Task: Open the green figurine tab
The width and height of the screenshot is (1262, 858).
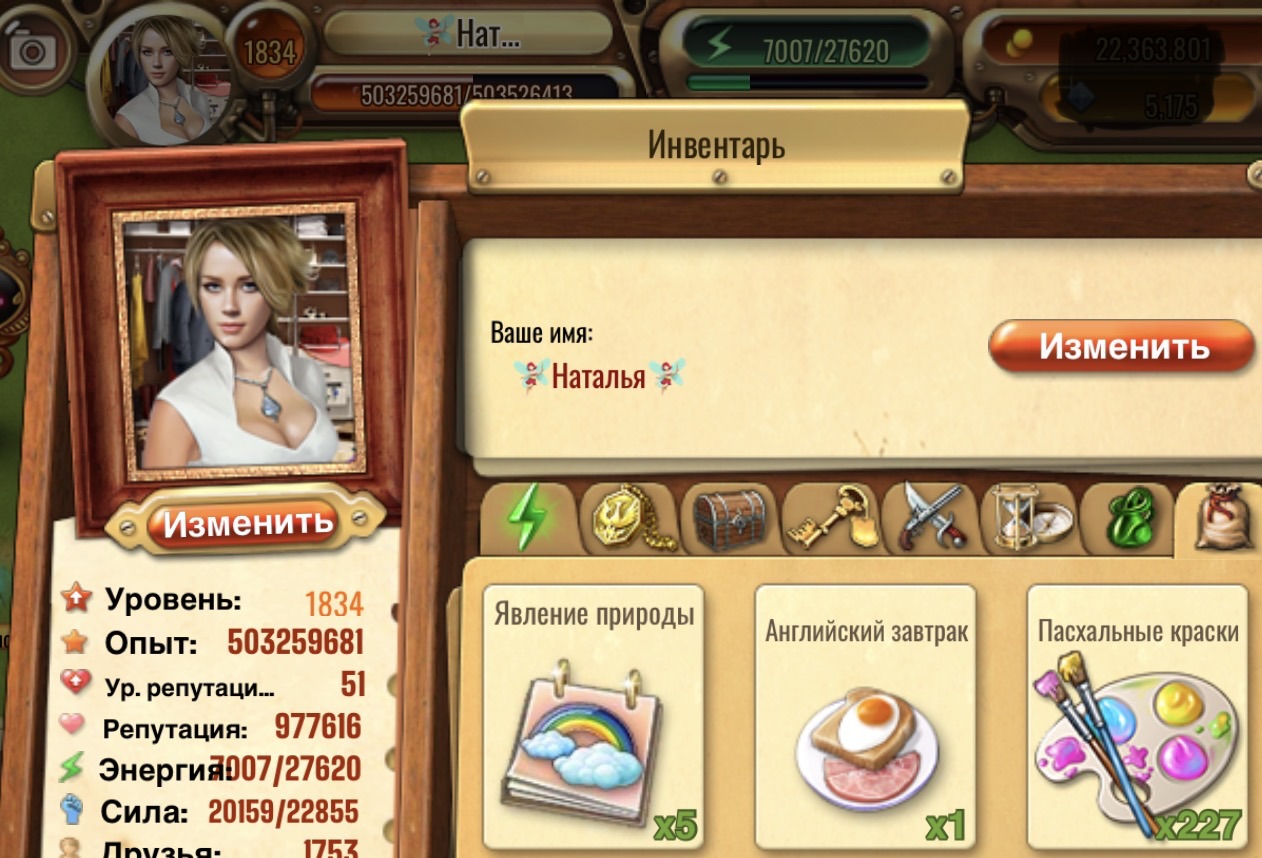Action: click(1129, 520)
